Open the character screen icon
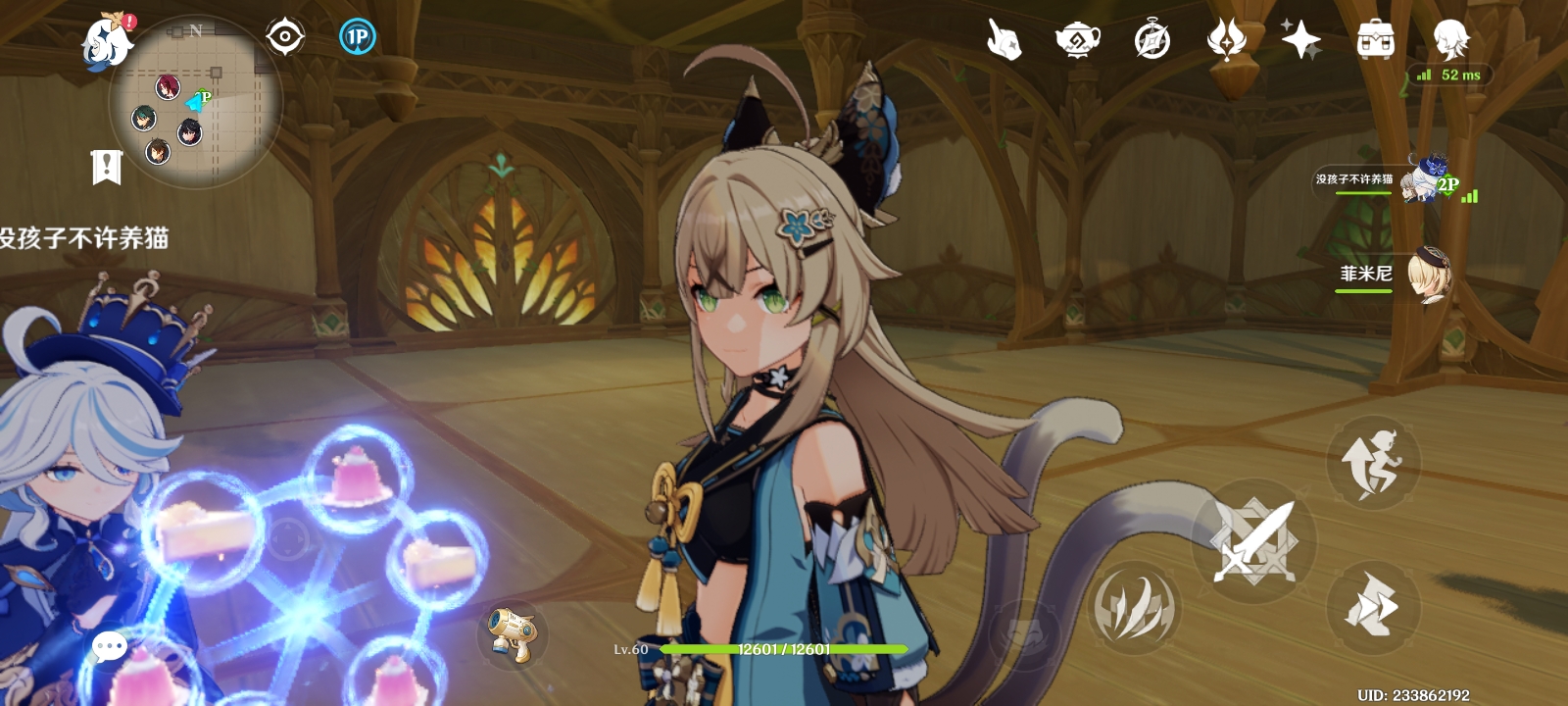 tap(1449, 40)
